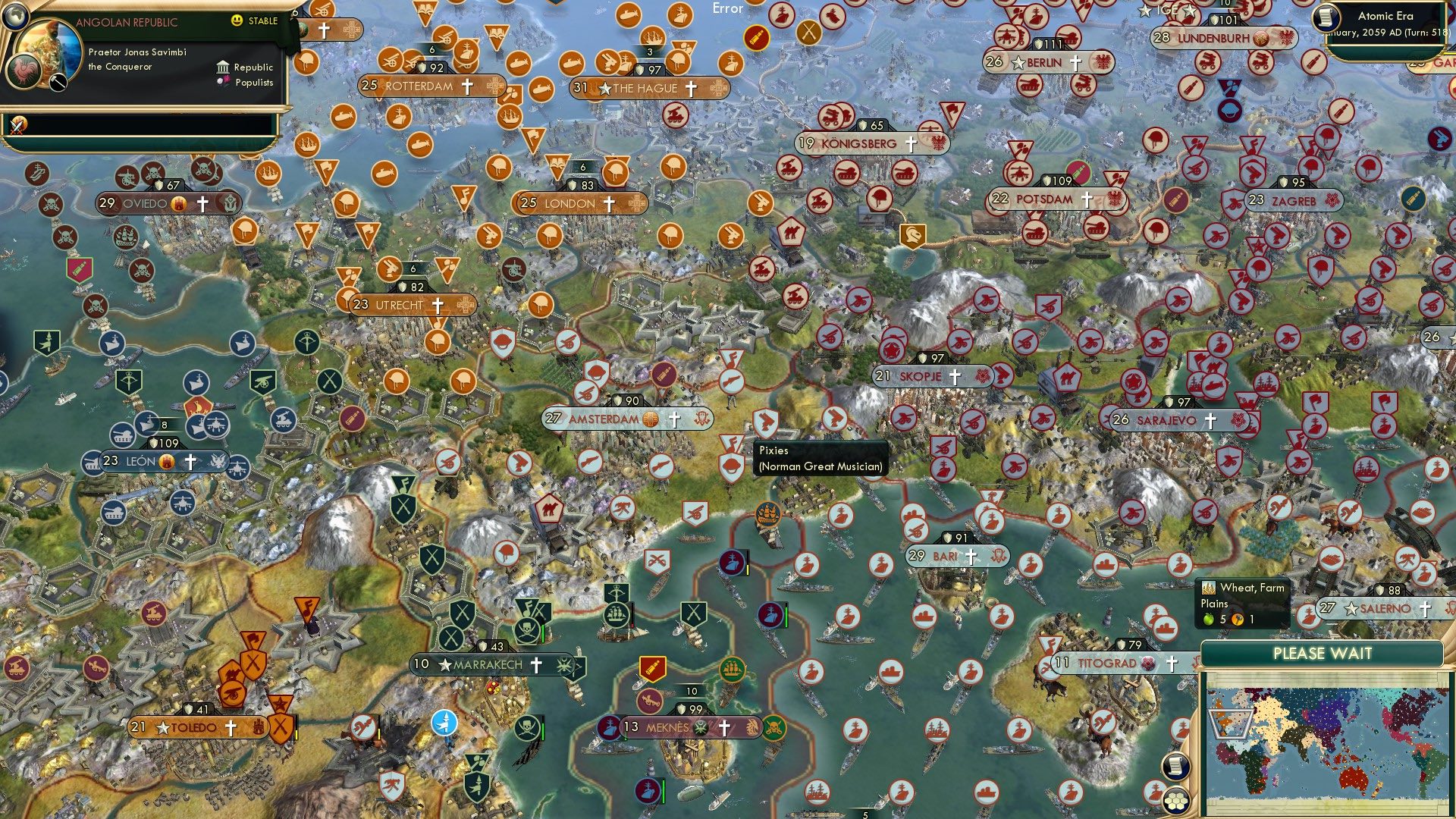
Task: Select the rooster civilization emblem on the leader panel
Action: click(x=24, y=73)
